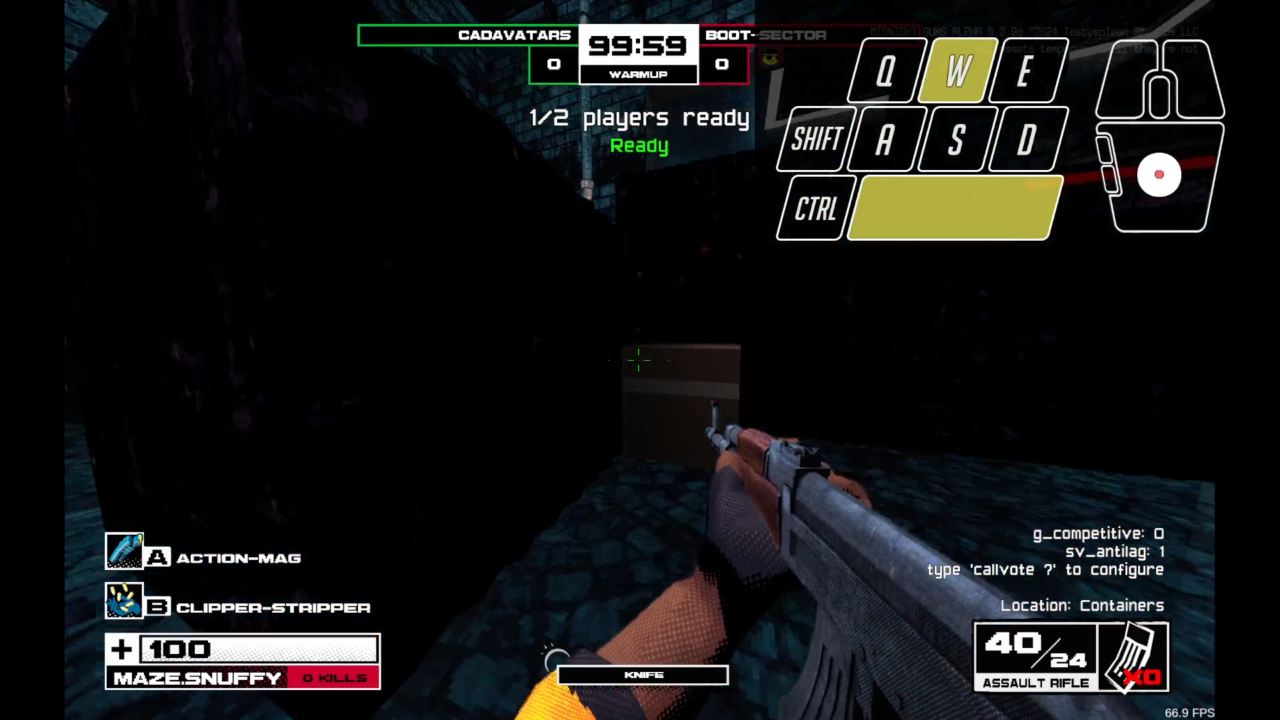Viewport: 1280px width, 720px height.
Task: Click the A key in the keyboard overlay
Action: (885, 140)
